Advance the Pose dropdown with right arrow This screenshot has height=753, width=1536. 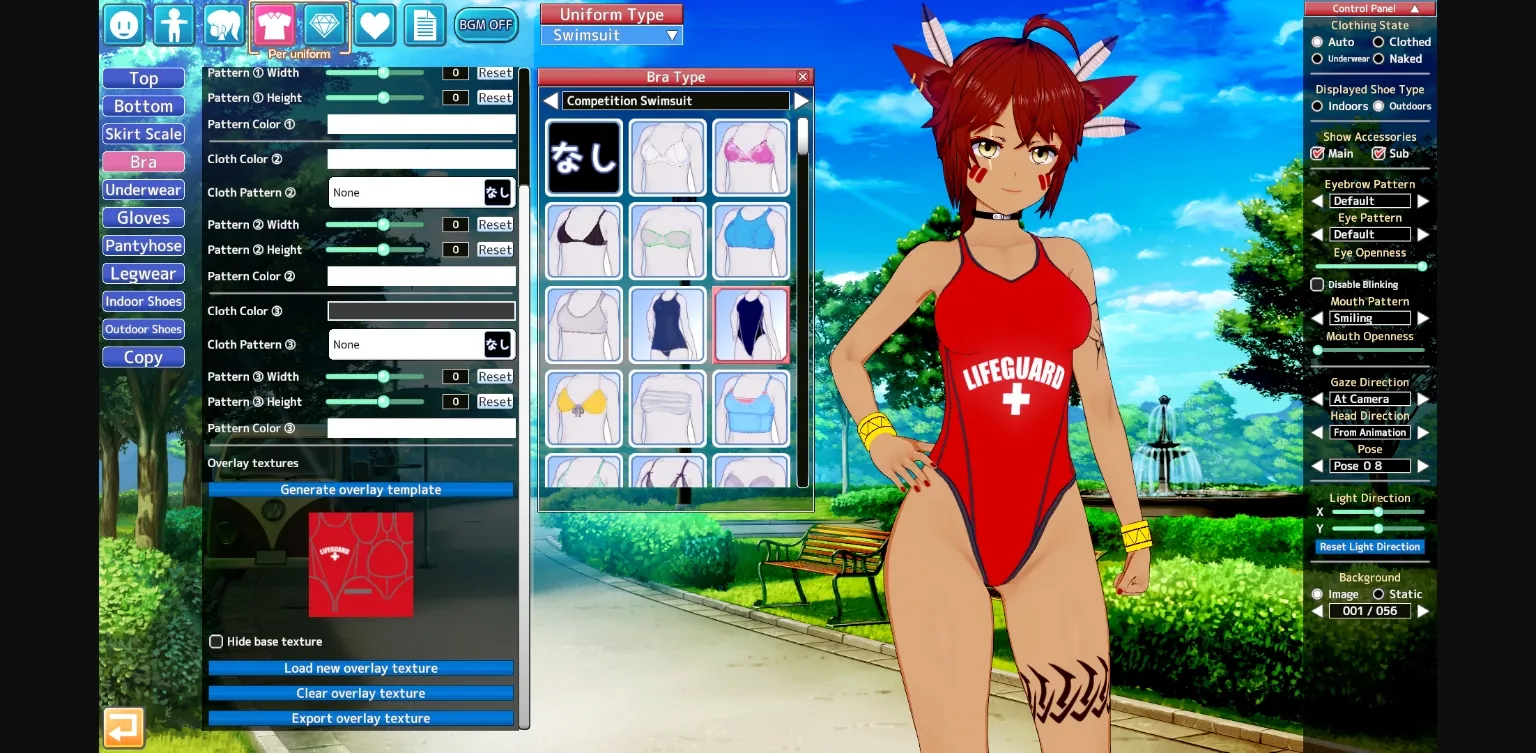(1423, 466)
